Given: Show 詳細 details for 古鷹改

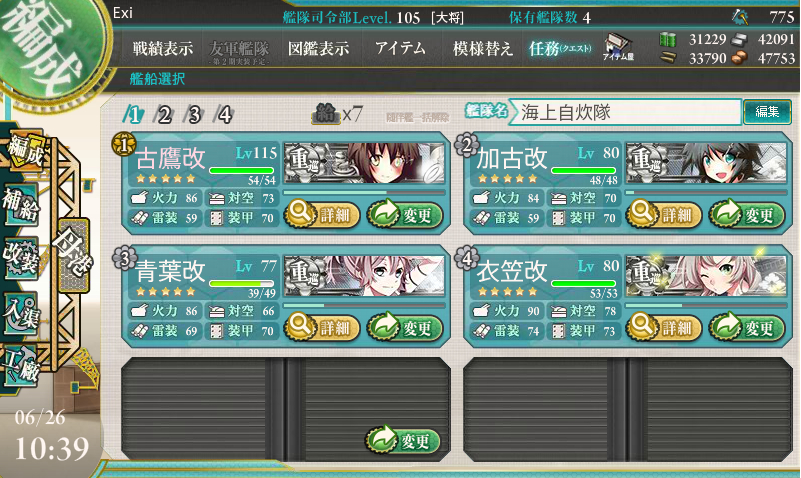Looking at the screenshot, I should (319, 213).
